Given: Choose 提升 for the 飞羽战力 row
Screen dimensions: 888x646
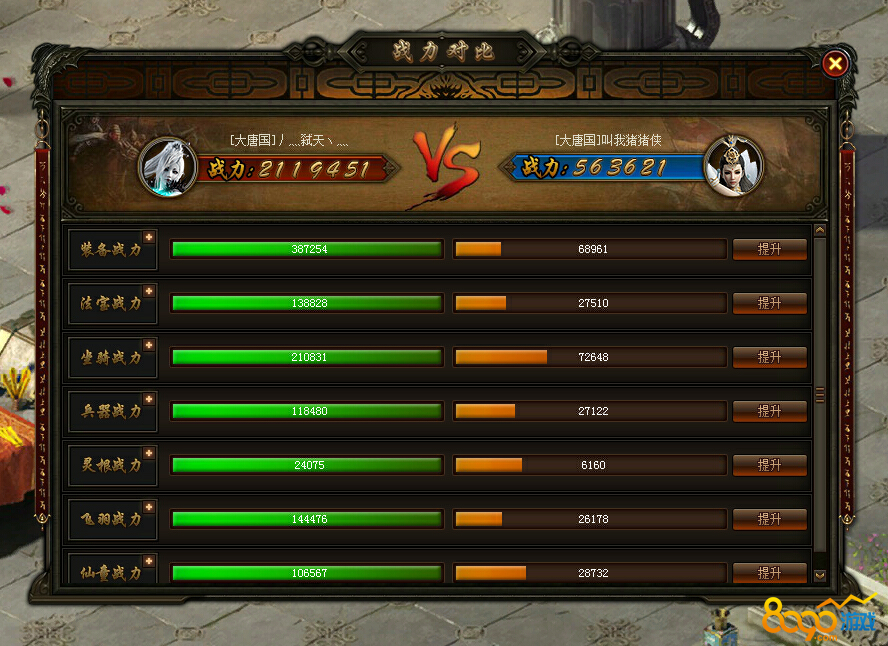Looking at the screenshot, I should point(769,519).
